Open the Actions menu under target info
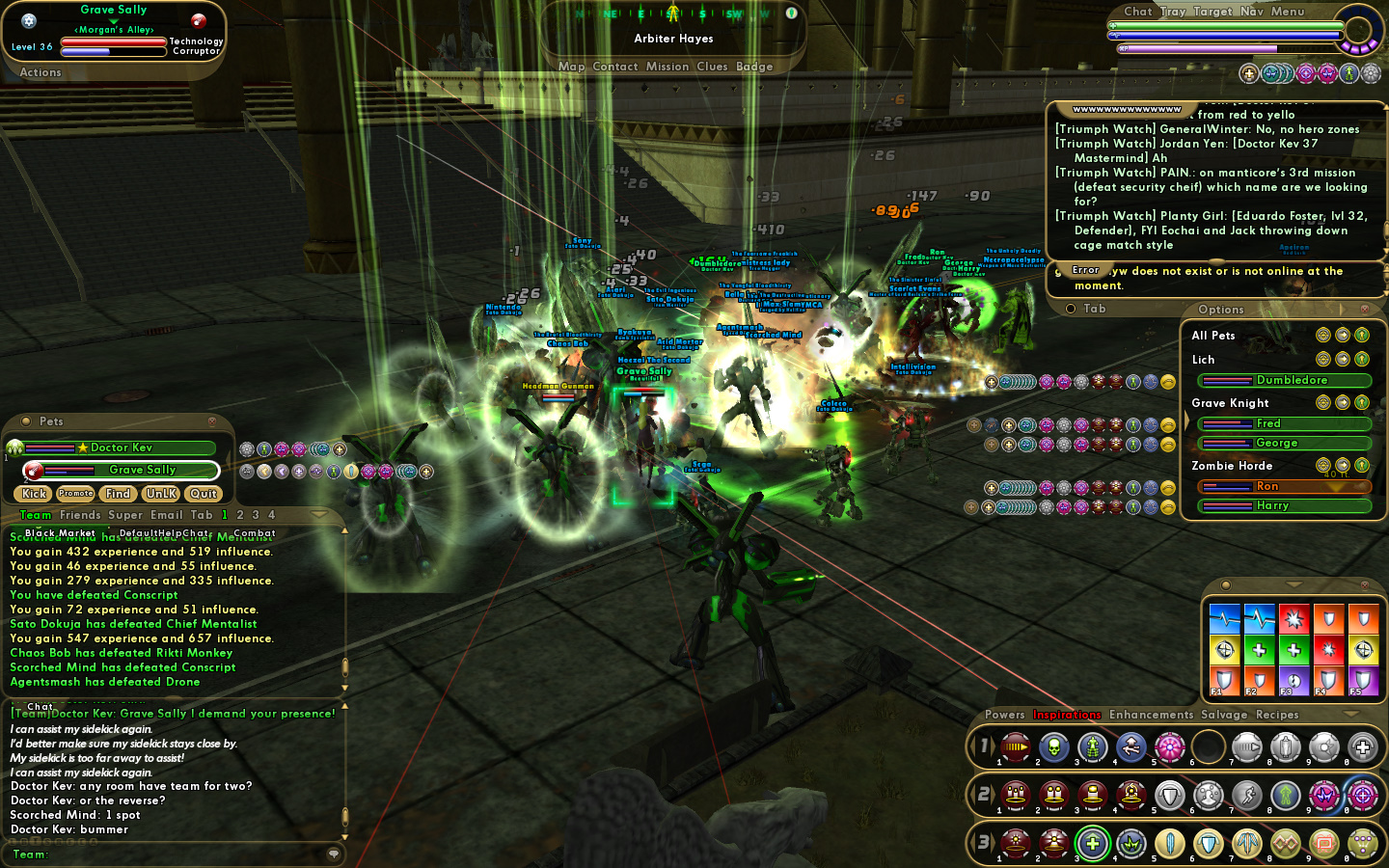The width and height of the screenshot is (1389, 868). point(41,72)
